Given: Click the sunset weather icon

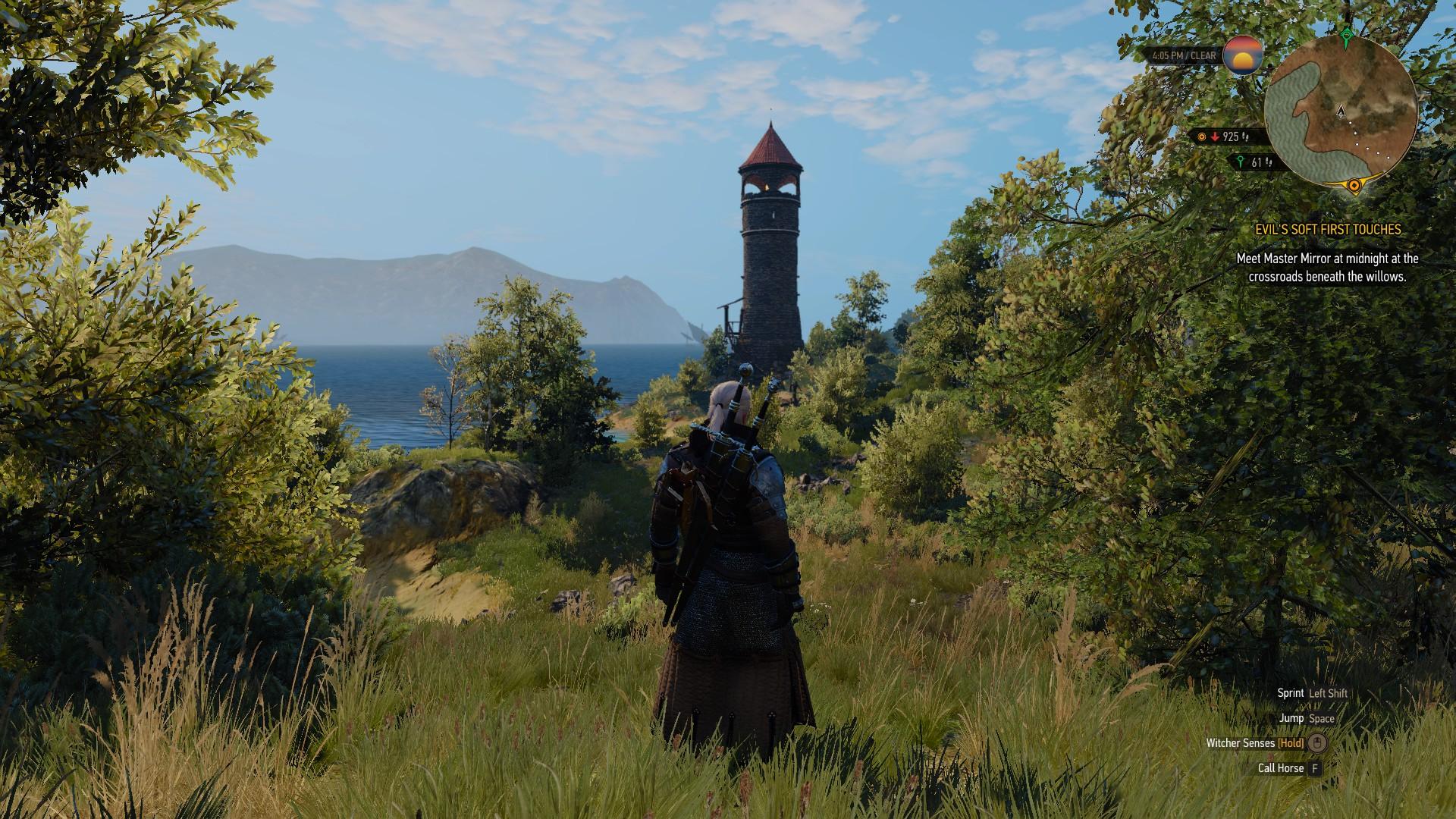Looking at the screenshot, I should point(1243,55).
